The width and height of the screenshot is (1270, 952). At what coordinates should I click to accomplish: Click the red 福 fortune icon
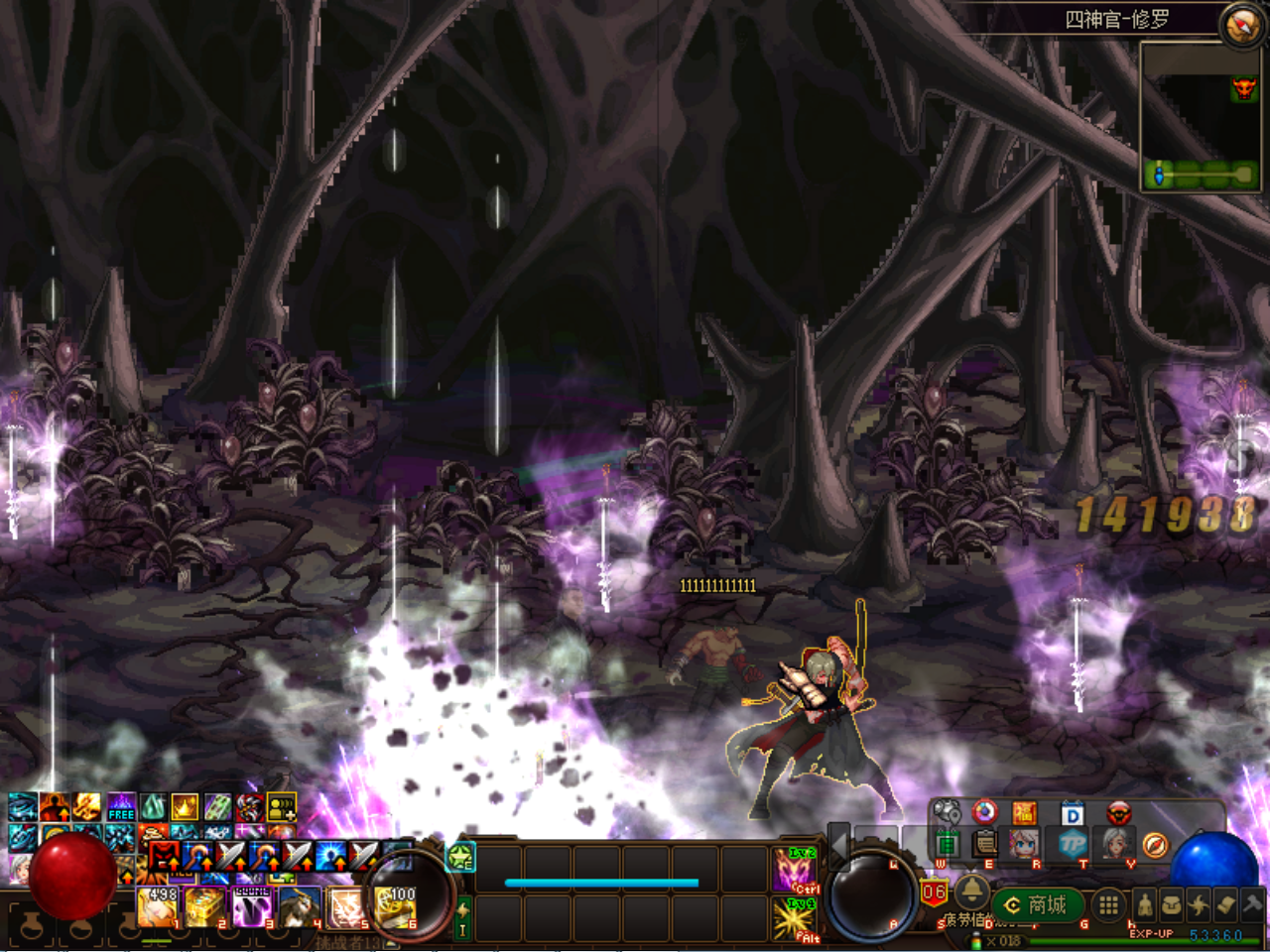1024,814
